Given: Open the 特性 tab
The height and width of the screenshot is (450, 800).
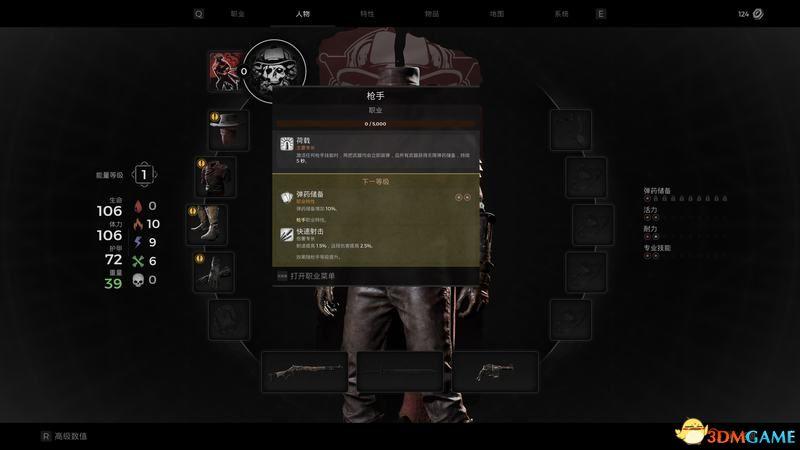Looking at the screenshot, I should click(x=367, y=14).
